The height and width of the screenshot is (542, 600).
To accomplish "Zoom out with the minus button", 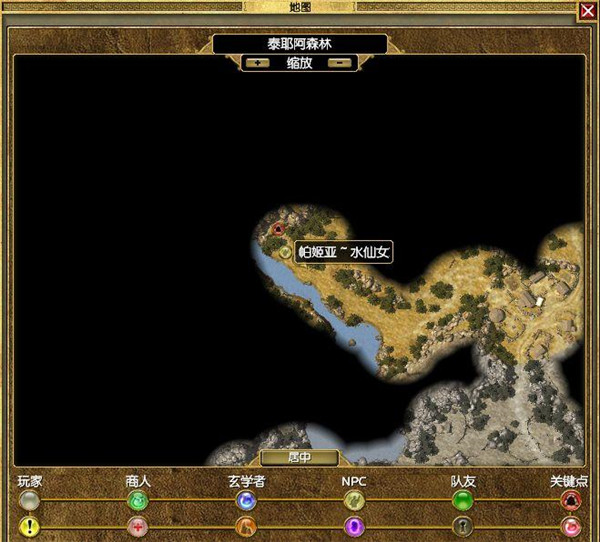I will 340,62.
